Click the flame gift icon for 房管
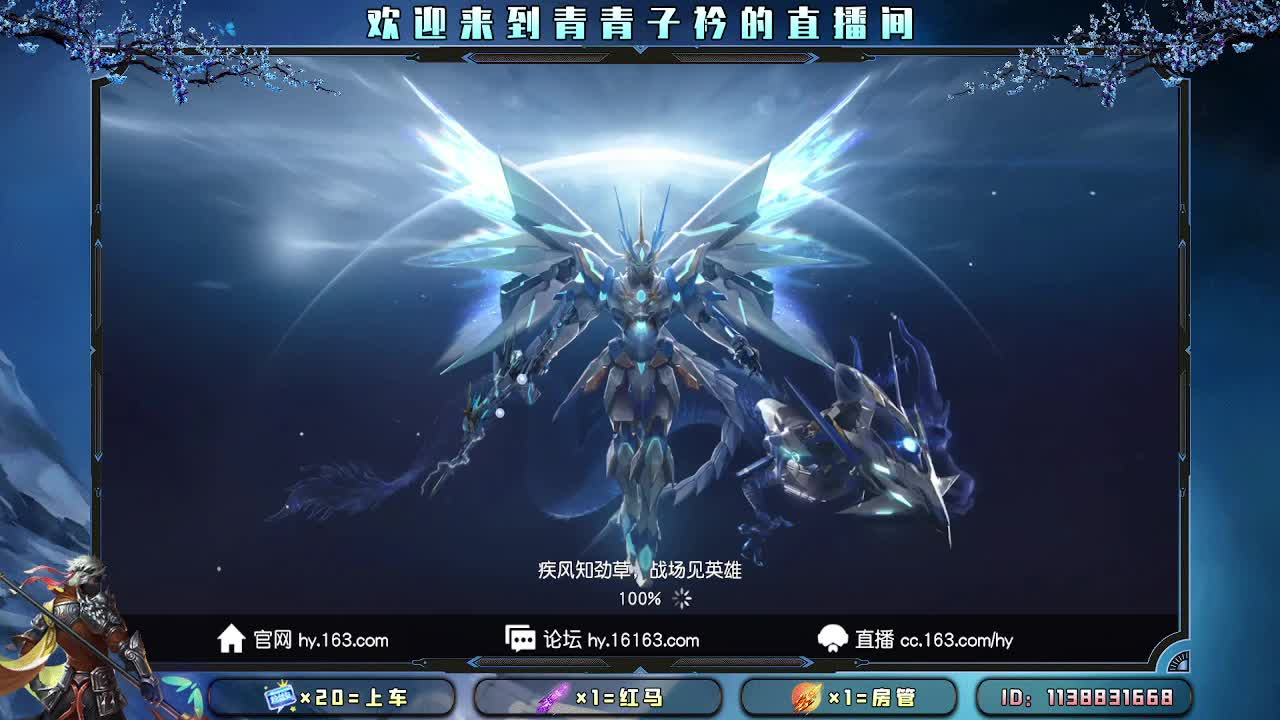Image resolution: width=1280 pixels, height=720 pixels. [810, 698]
